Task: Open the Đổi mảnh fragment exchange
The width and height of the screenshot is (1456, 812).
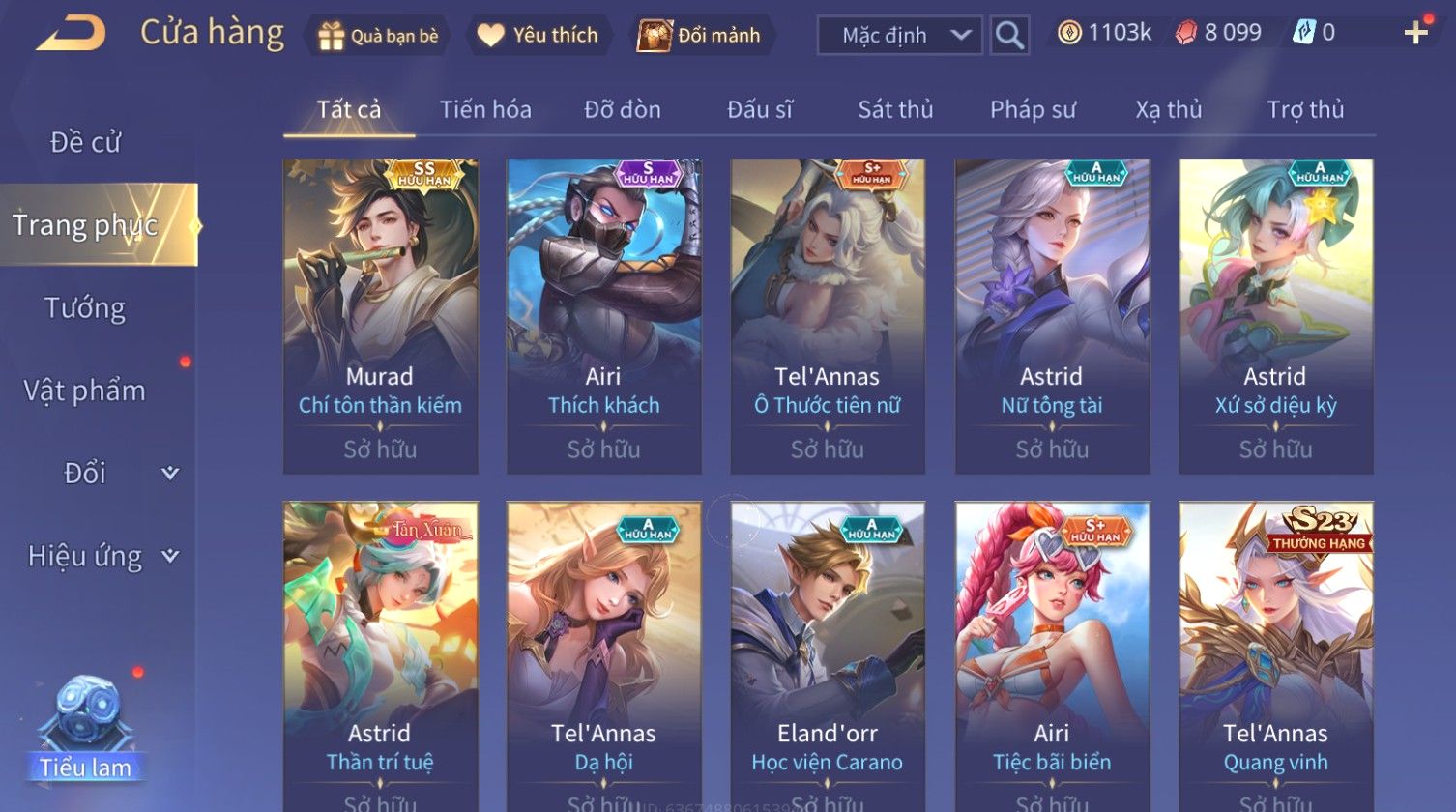Action: coord(699,36)
